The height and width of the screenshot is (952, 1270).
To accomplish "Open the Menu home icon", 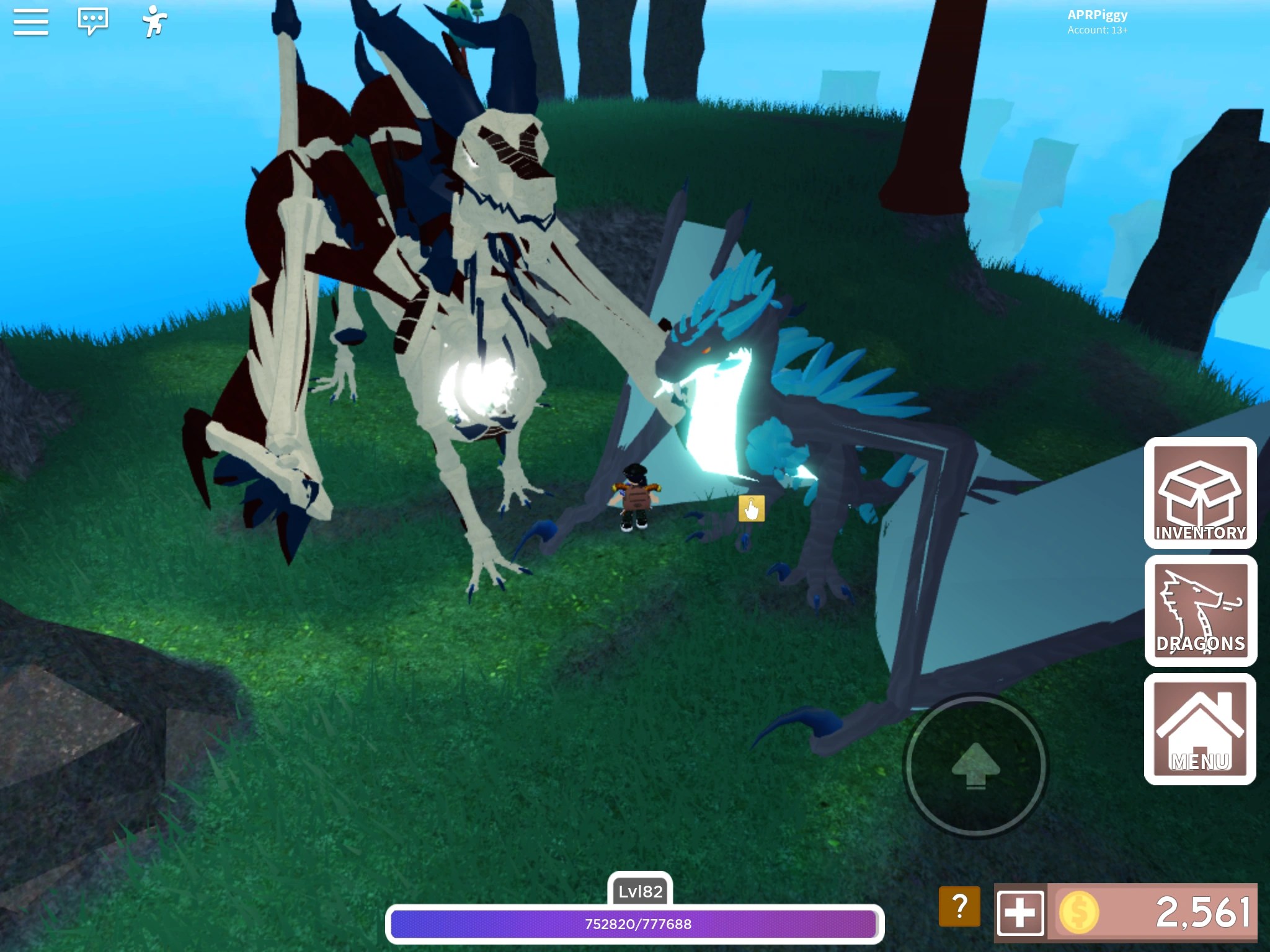I will click(x=1201, y=726).
